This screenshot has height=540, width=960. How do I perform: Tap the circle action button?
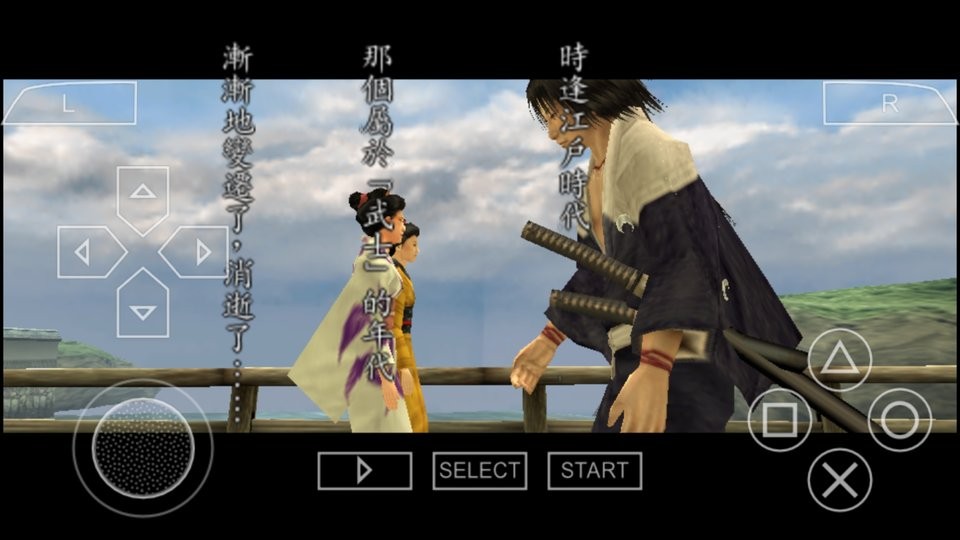click(899, 420)
